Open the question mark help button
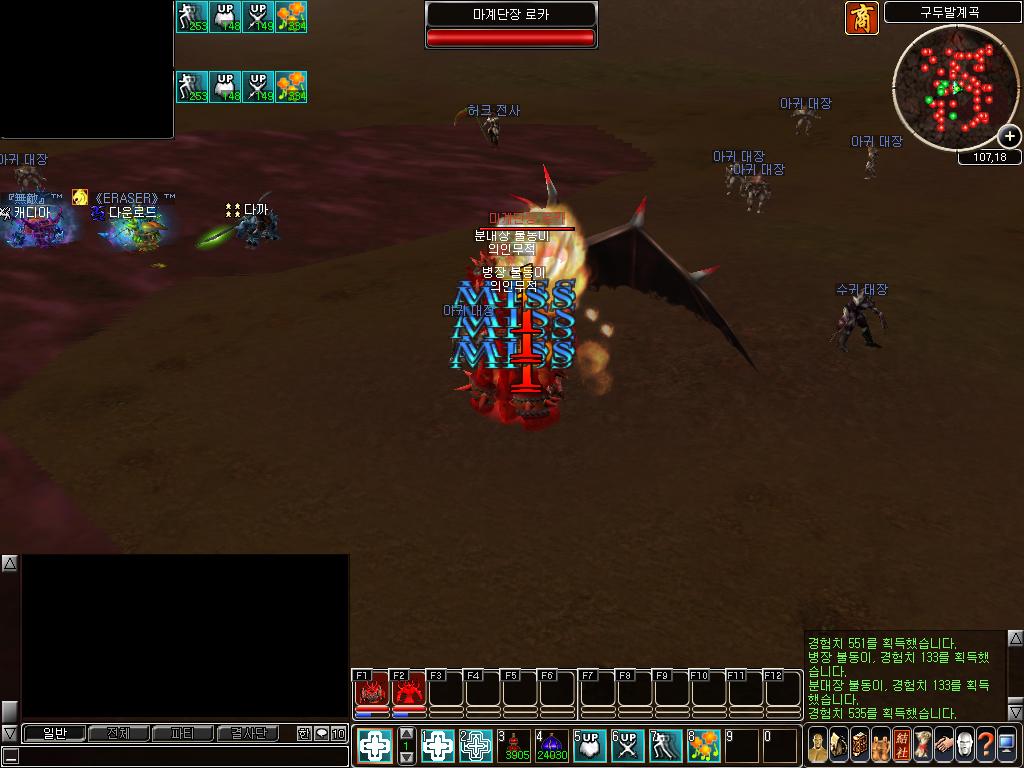Image resolution: width=1024 pixels, height=768 pixels. [986, 745]
